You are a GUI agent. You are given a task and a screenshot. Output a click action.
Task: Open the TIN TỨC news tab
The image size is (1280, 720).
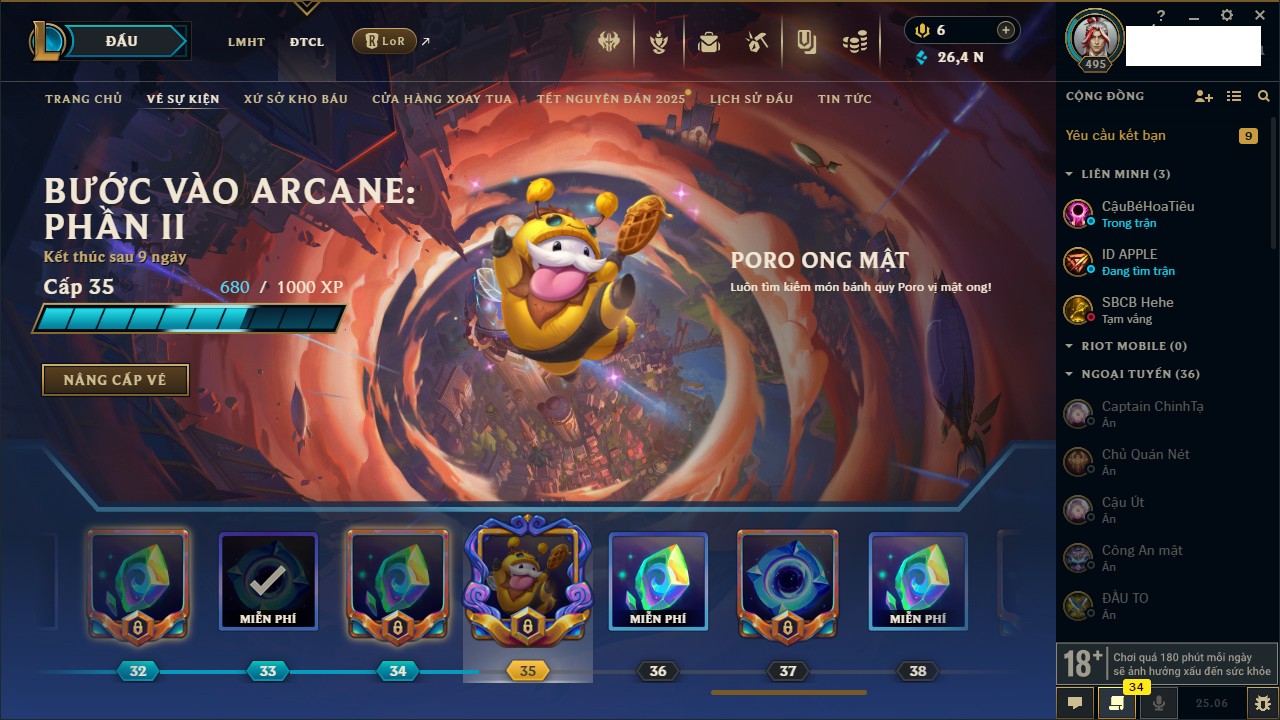(x=844, y=99)
